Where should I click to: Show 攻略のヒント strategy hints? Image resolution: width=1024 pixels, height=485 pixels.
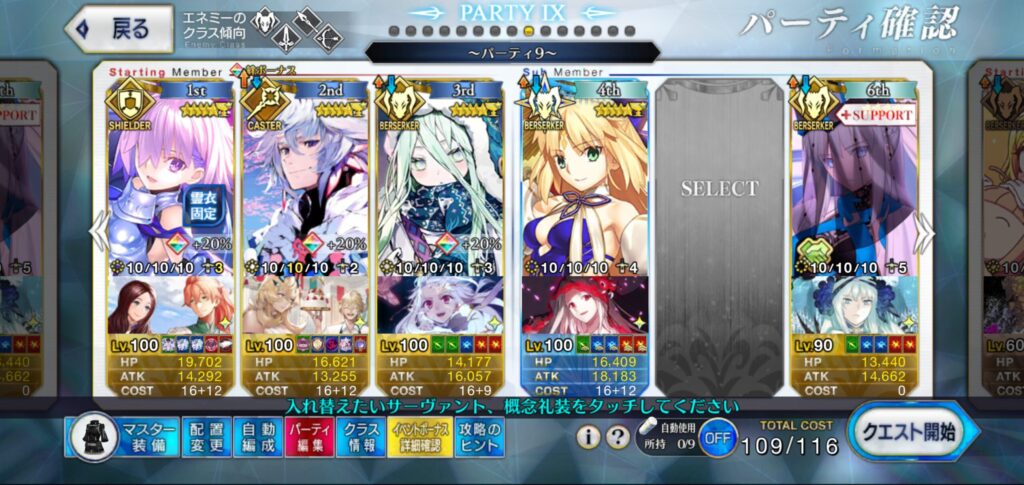(x=478, y=437)
